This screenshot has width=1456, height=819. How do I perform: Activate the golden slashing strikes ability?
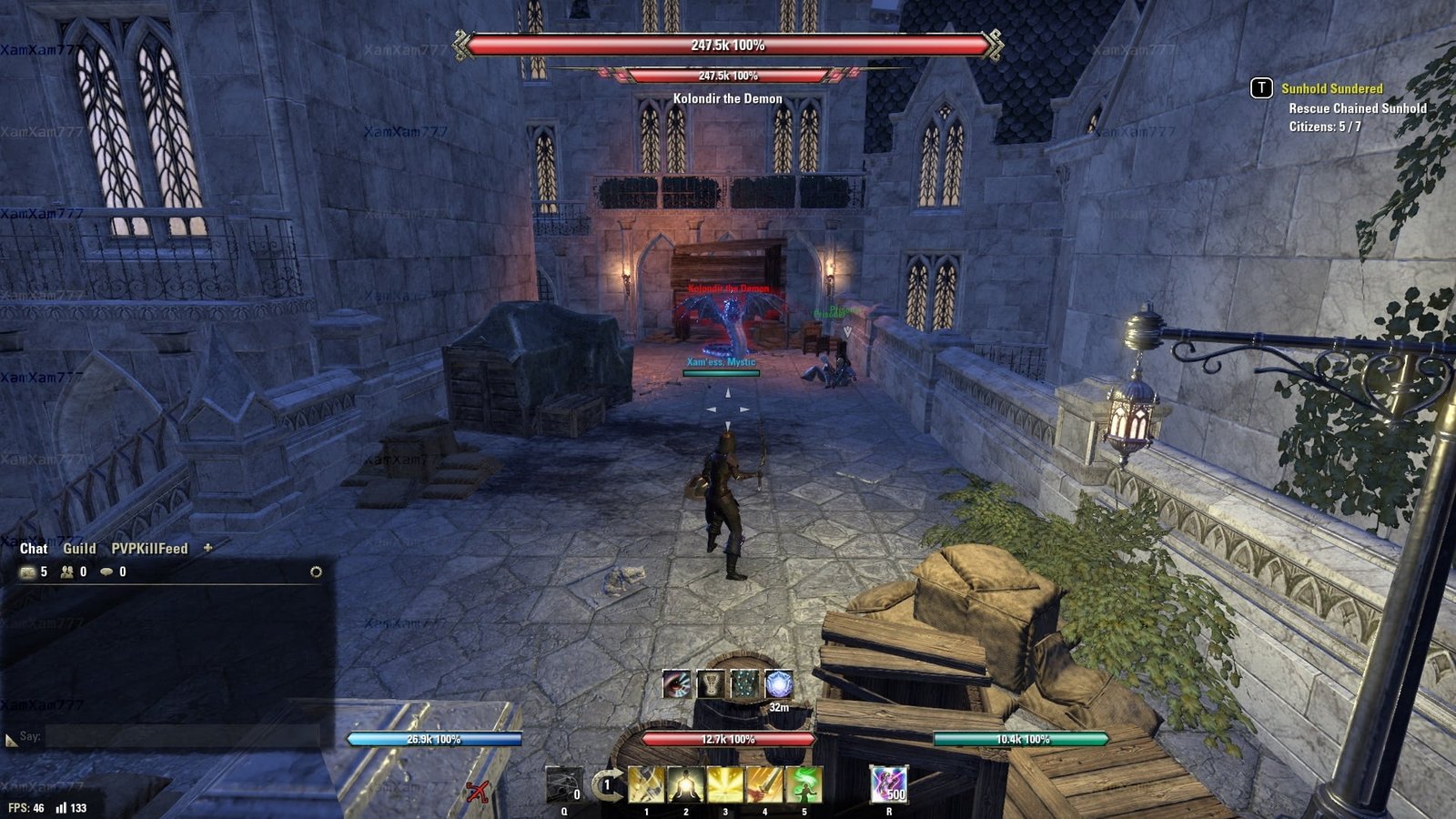pos(646,784)
